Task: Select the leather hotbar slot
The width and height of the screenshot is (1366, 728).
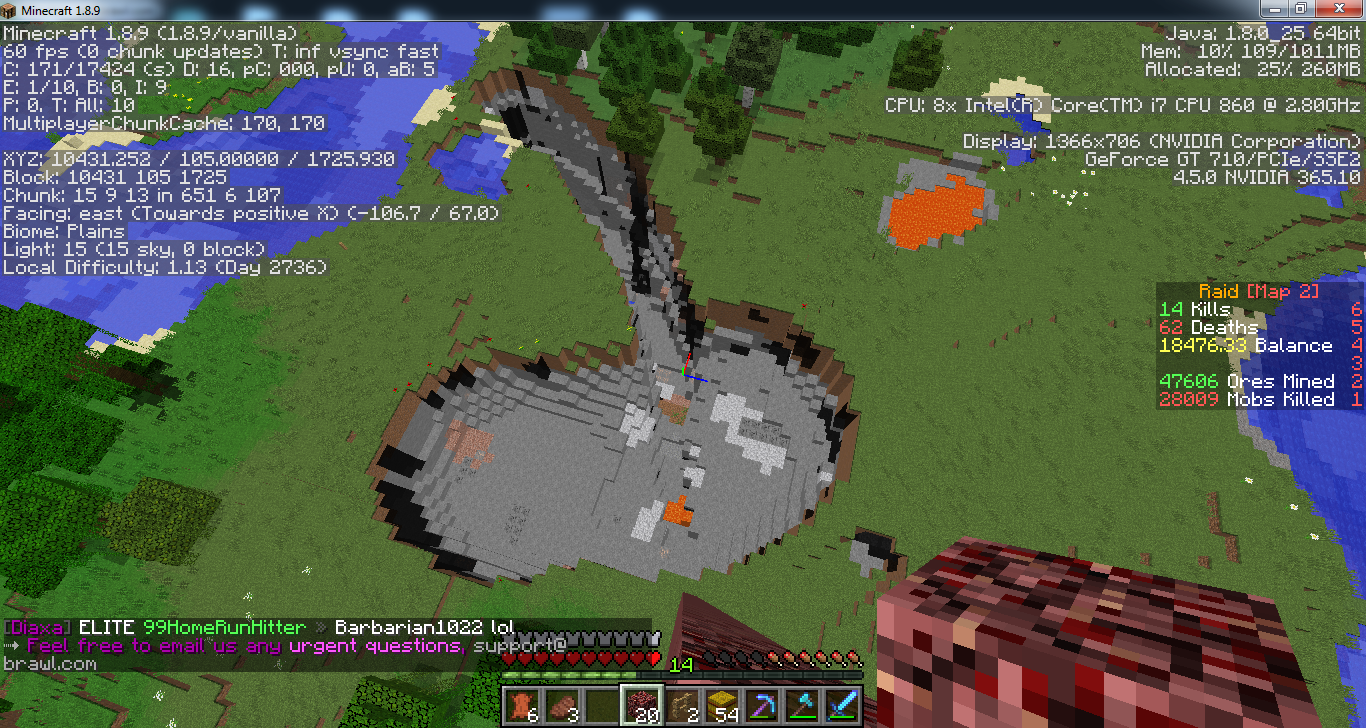Action: coord(522,705)
